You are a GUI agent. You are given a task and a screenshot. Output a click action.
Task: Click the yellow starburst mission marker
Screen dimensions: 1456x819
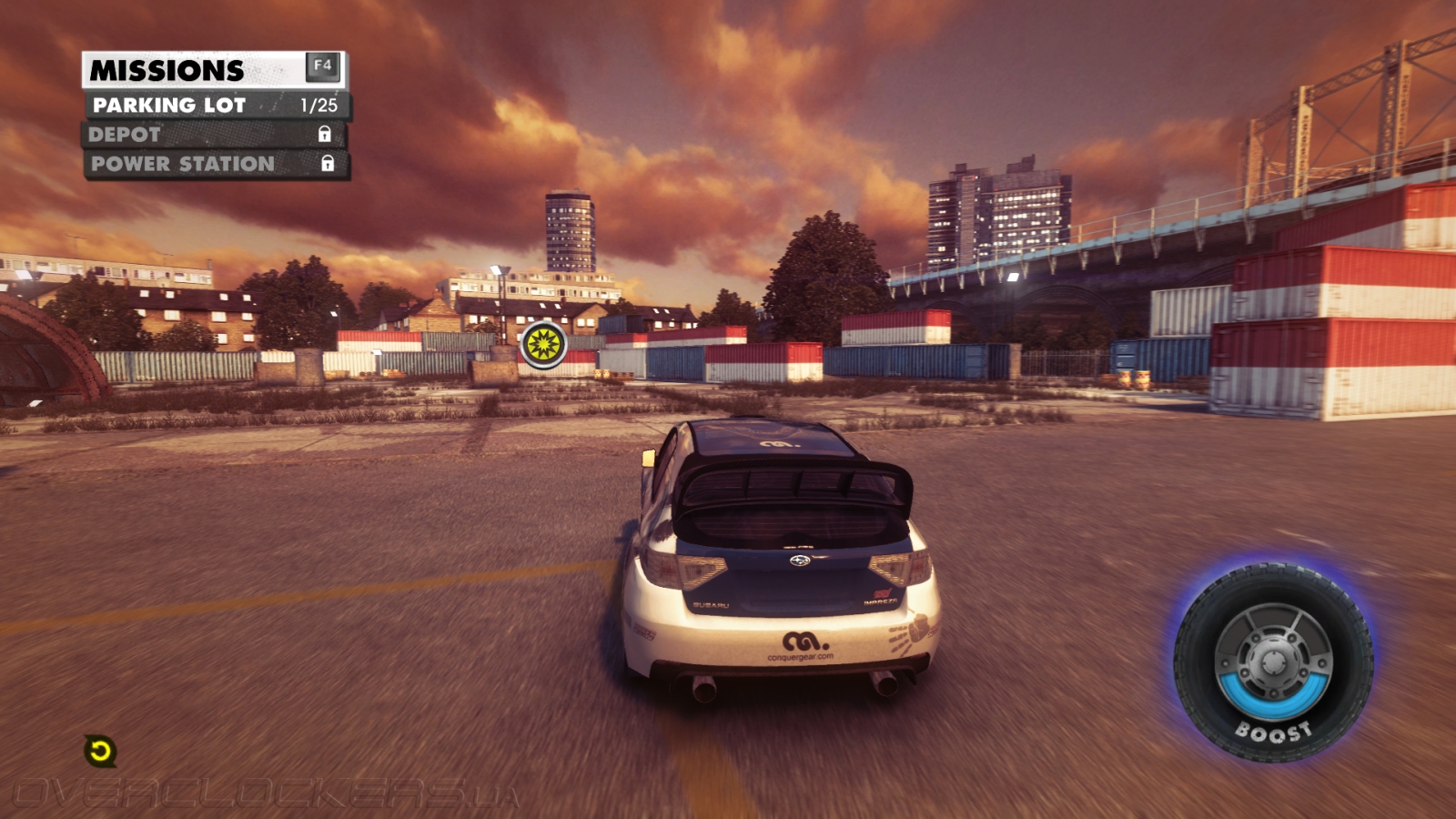(543, 344)
